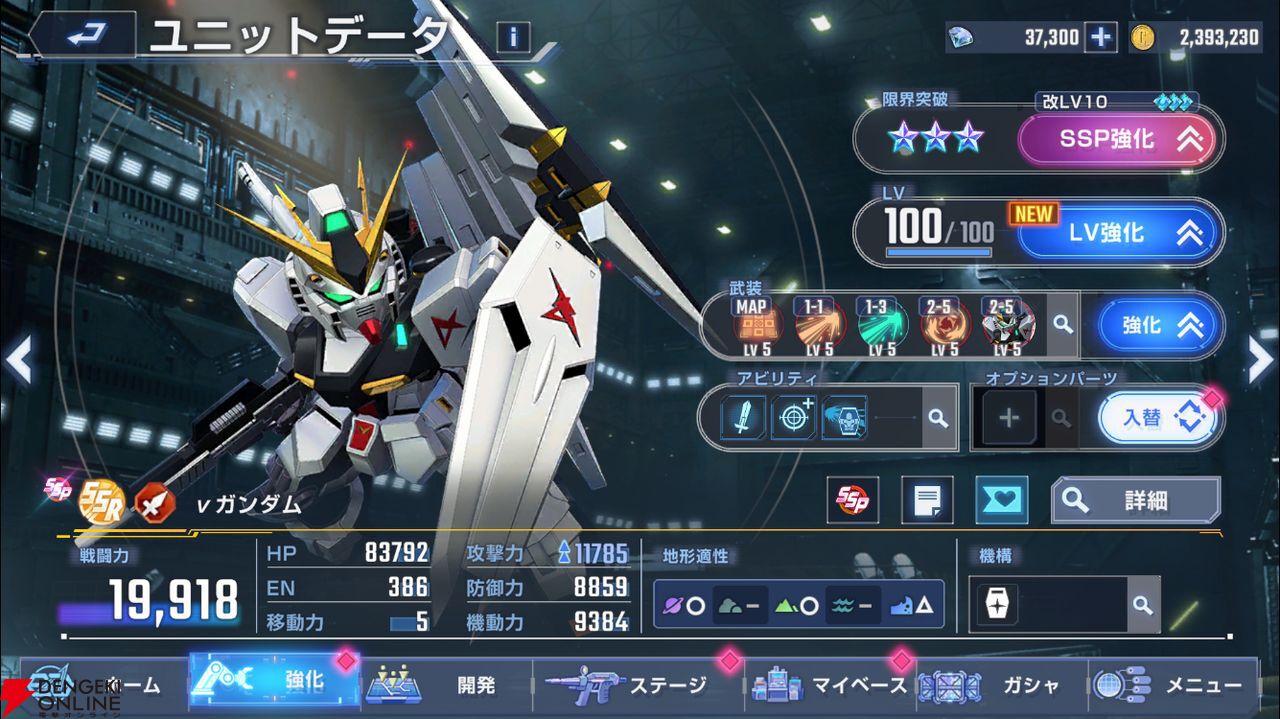Activate the SSP強化 upgrade button
This screenshot has height=719, width=1280.
(1116, 140)
